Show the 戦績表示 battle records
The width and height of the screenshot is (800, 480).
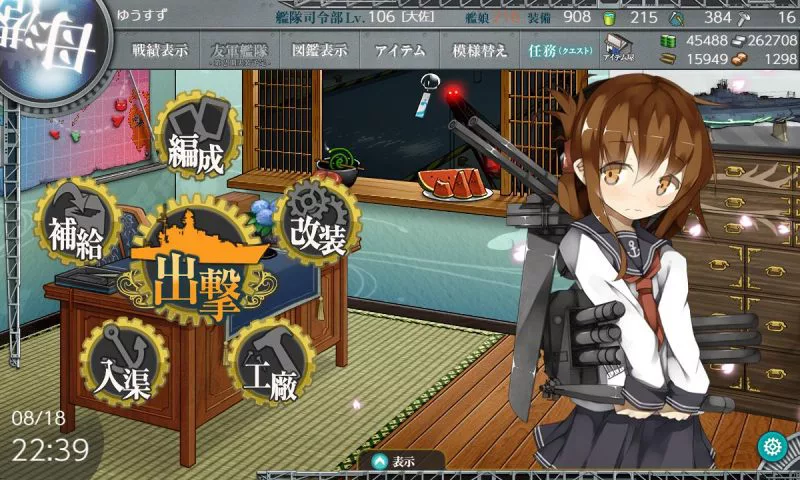point(160,51)
